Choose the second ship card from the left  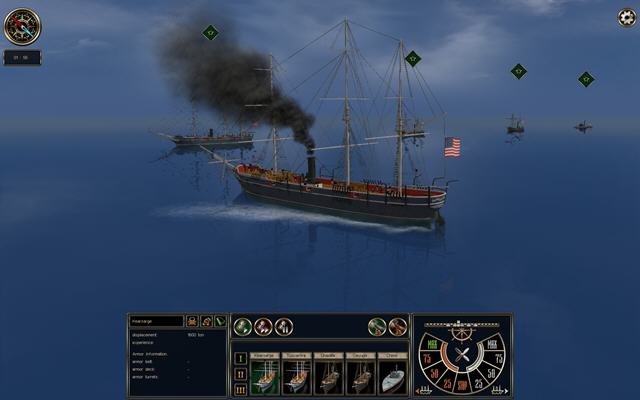coord(296,373)
